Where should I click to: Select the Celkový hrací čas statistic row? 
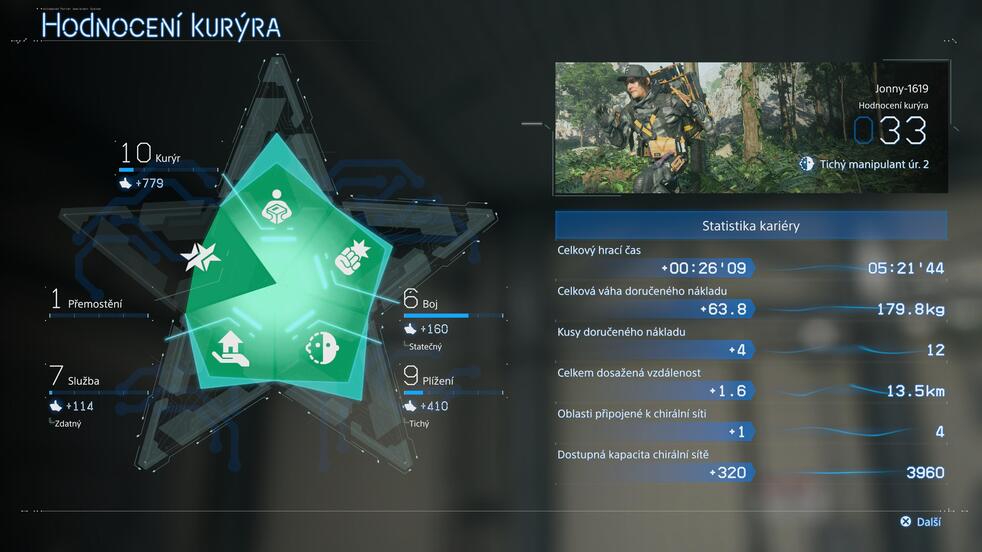751,260
